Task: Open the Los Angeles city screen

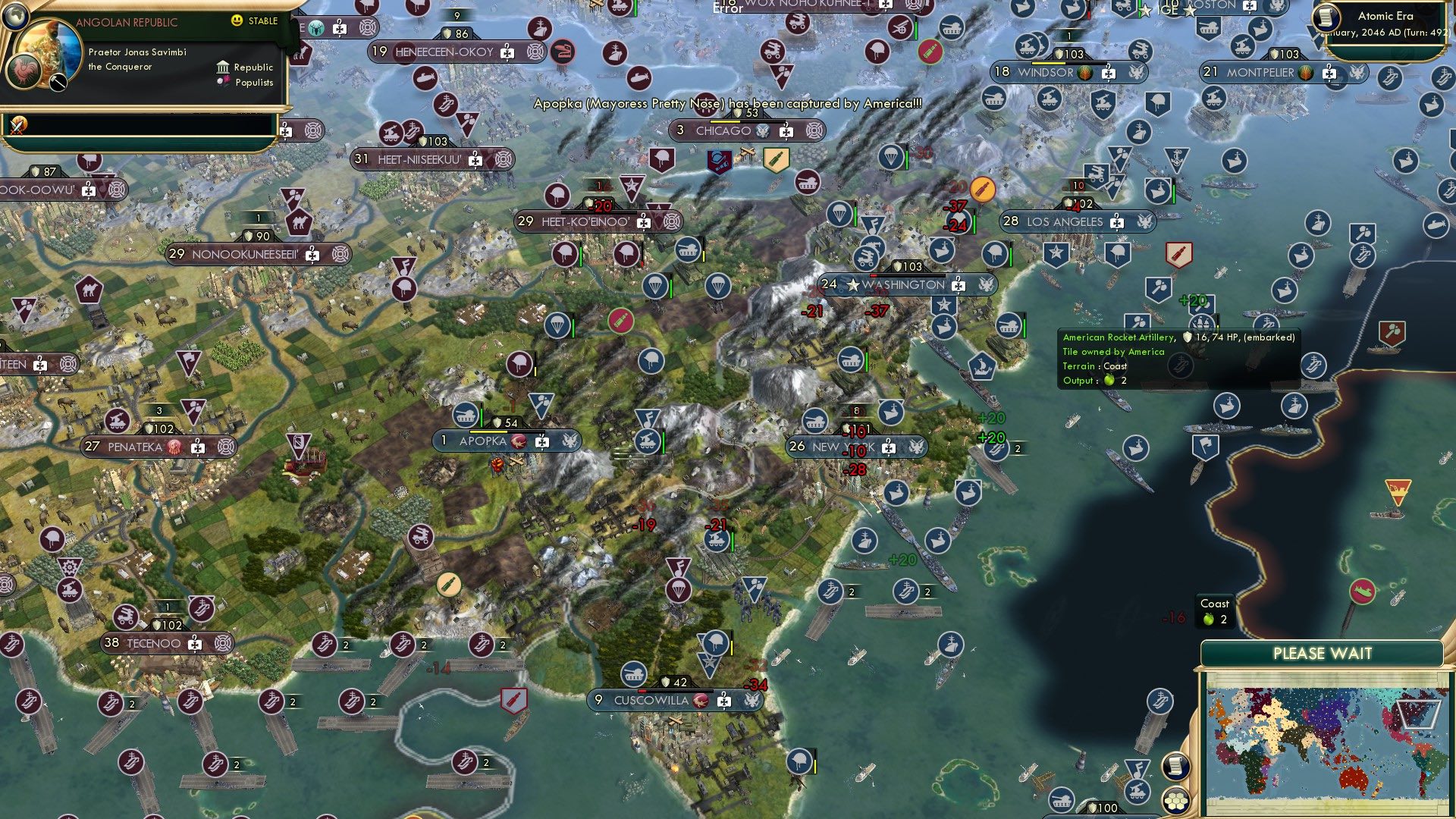Action: (1065, 221)
